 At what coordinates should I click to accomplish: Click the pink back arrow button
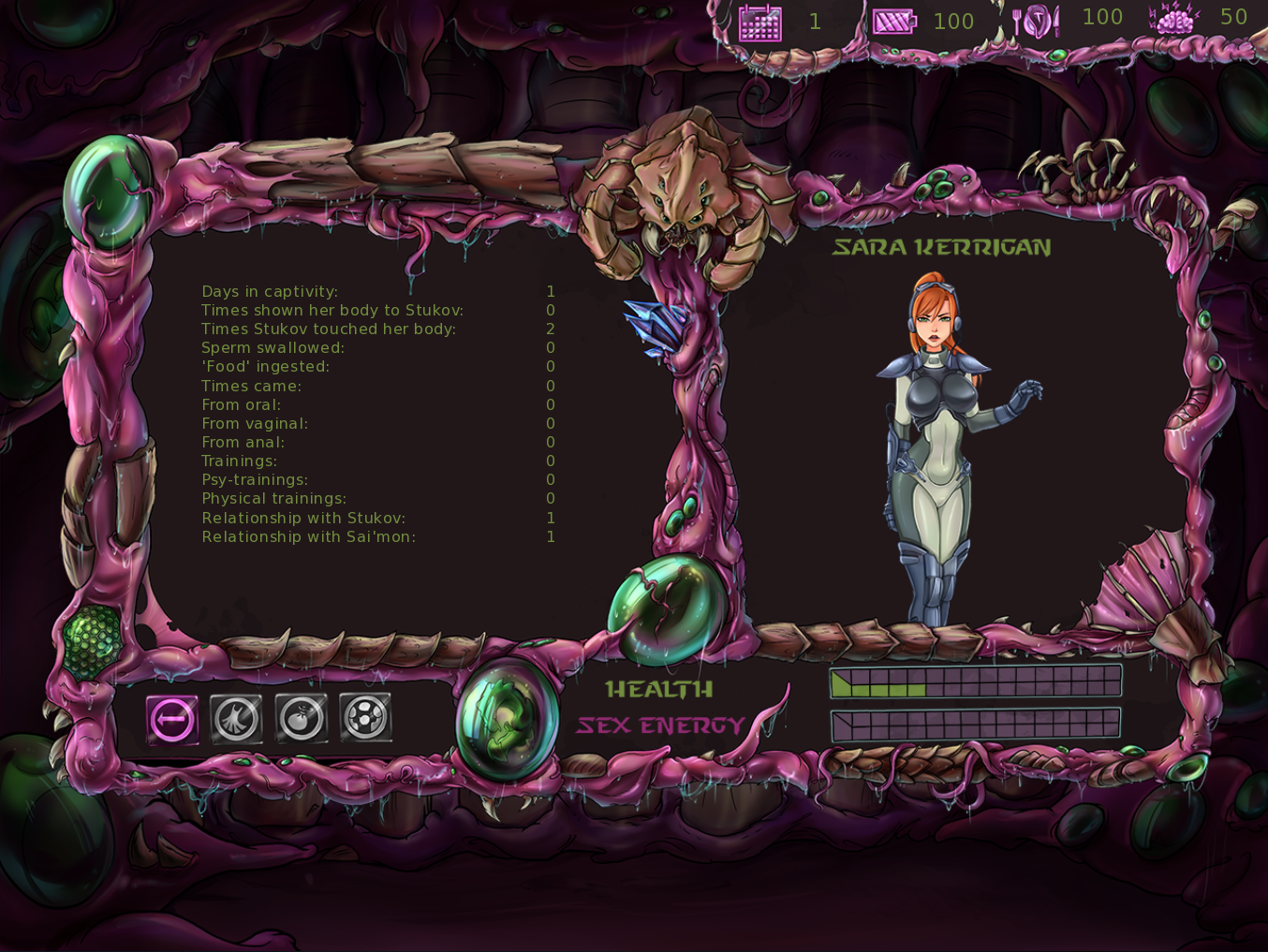[172, 720]
